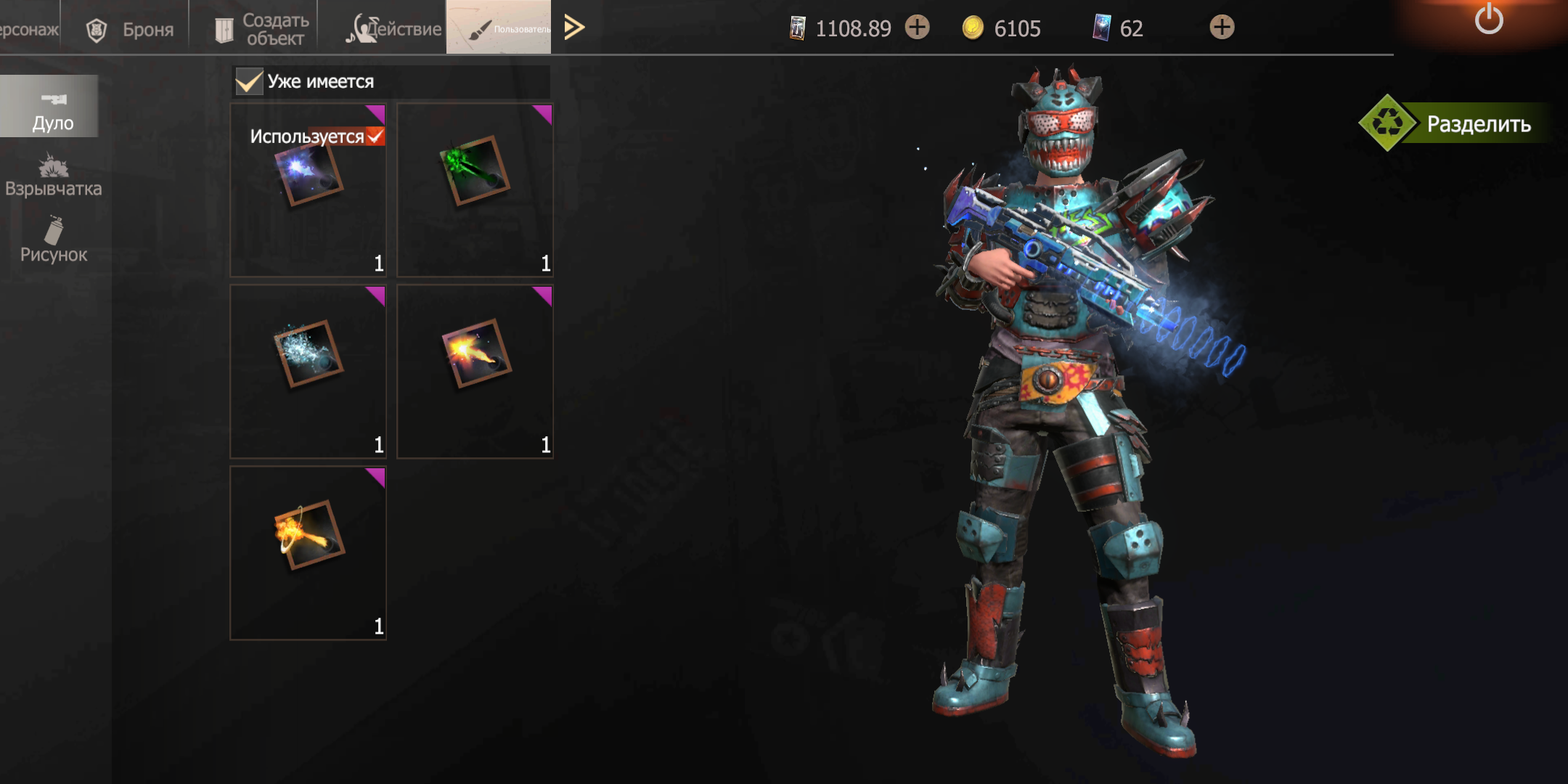The image size is (1568, 784).
Task: Click the yellow arrow to show more tabs
Action: coord(574,28)
